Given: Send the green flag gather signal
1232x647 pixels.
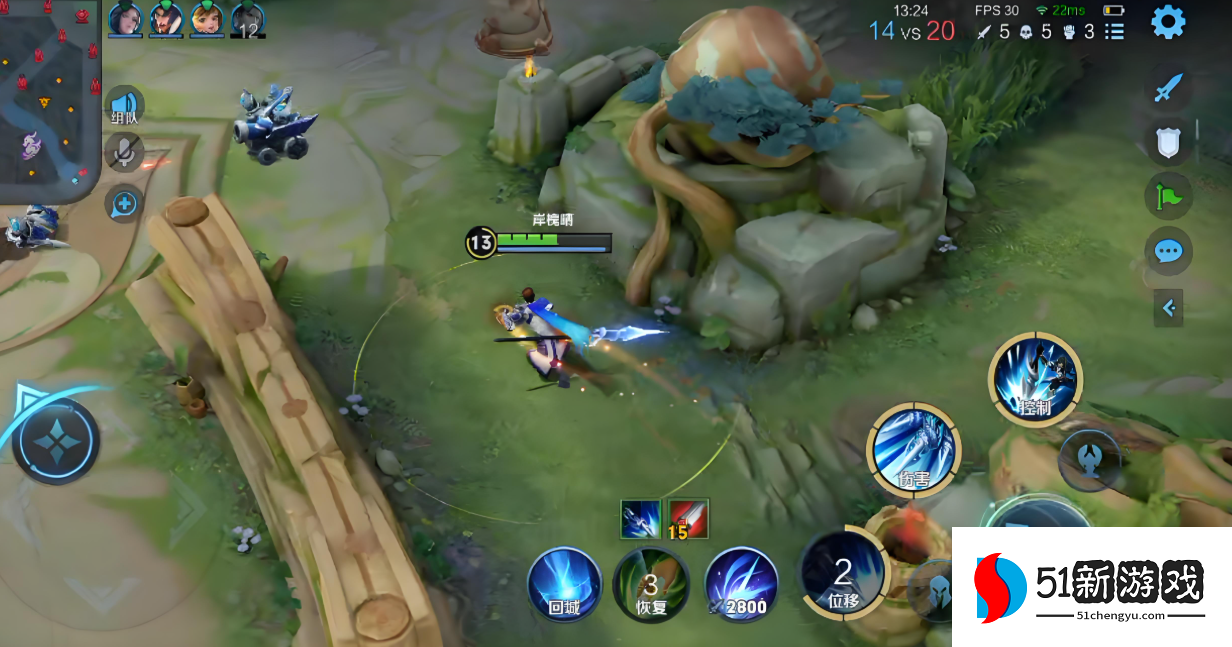Looking at the screenshot, I should 1168,196.
